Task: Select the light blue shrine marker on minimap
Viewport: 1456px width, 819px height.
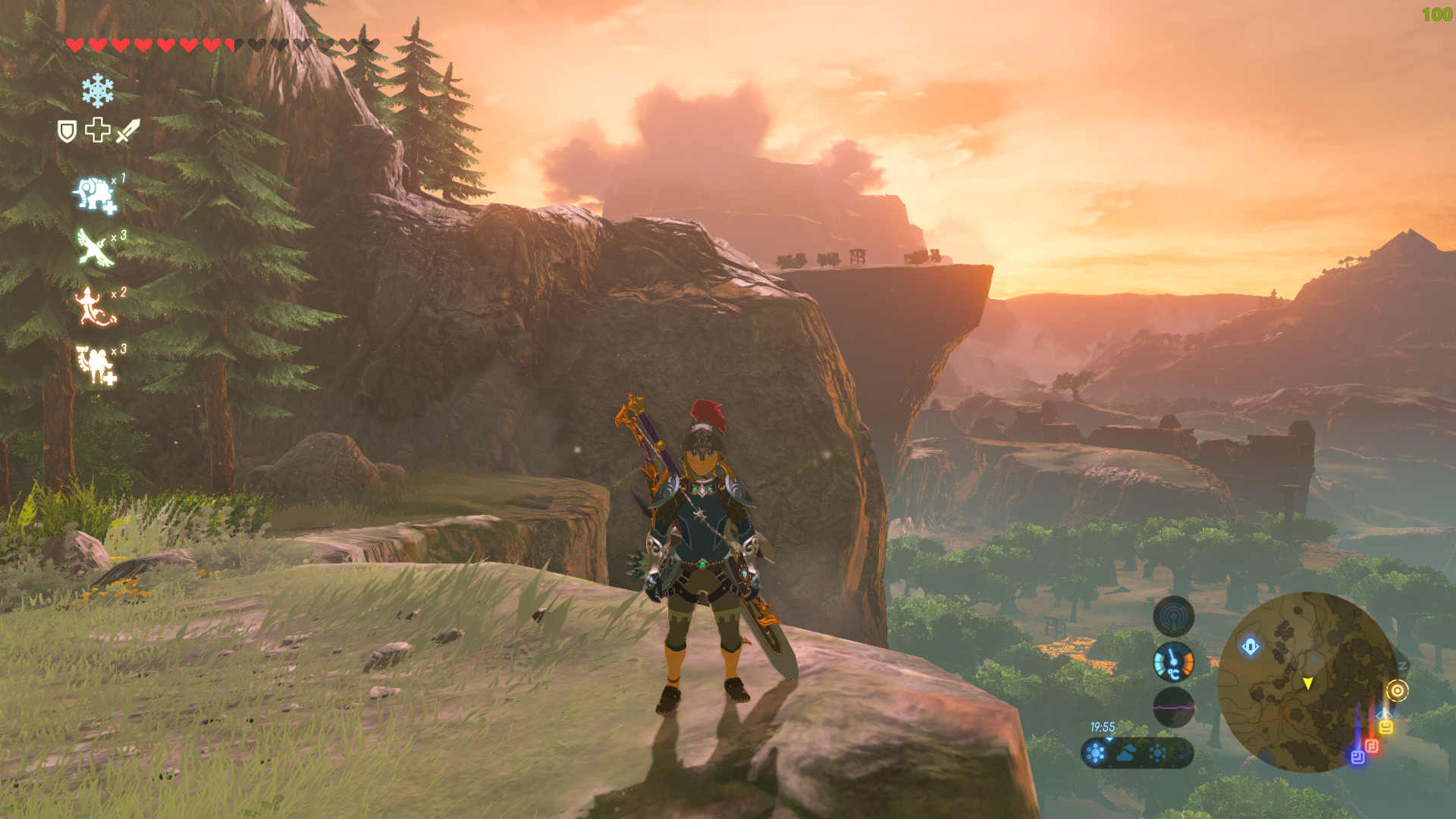Action: [x=1250, y=647]
